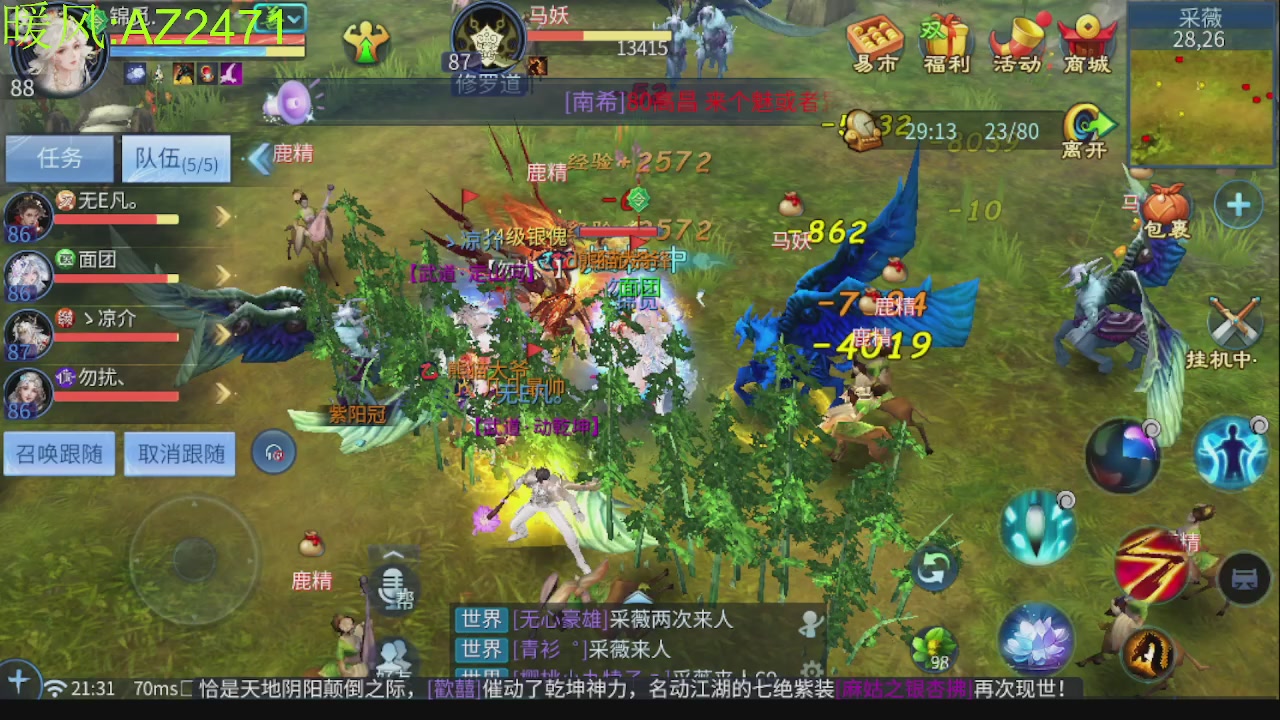Switch to the 任务 tab
This screenshot has height=720, width=1280.
(x=58, y=158)
